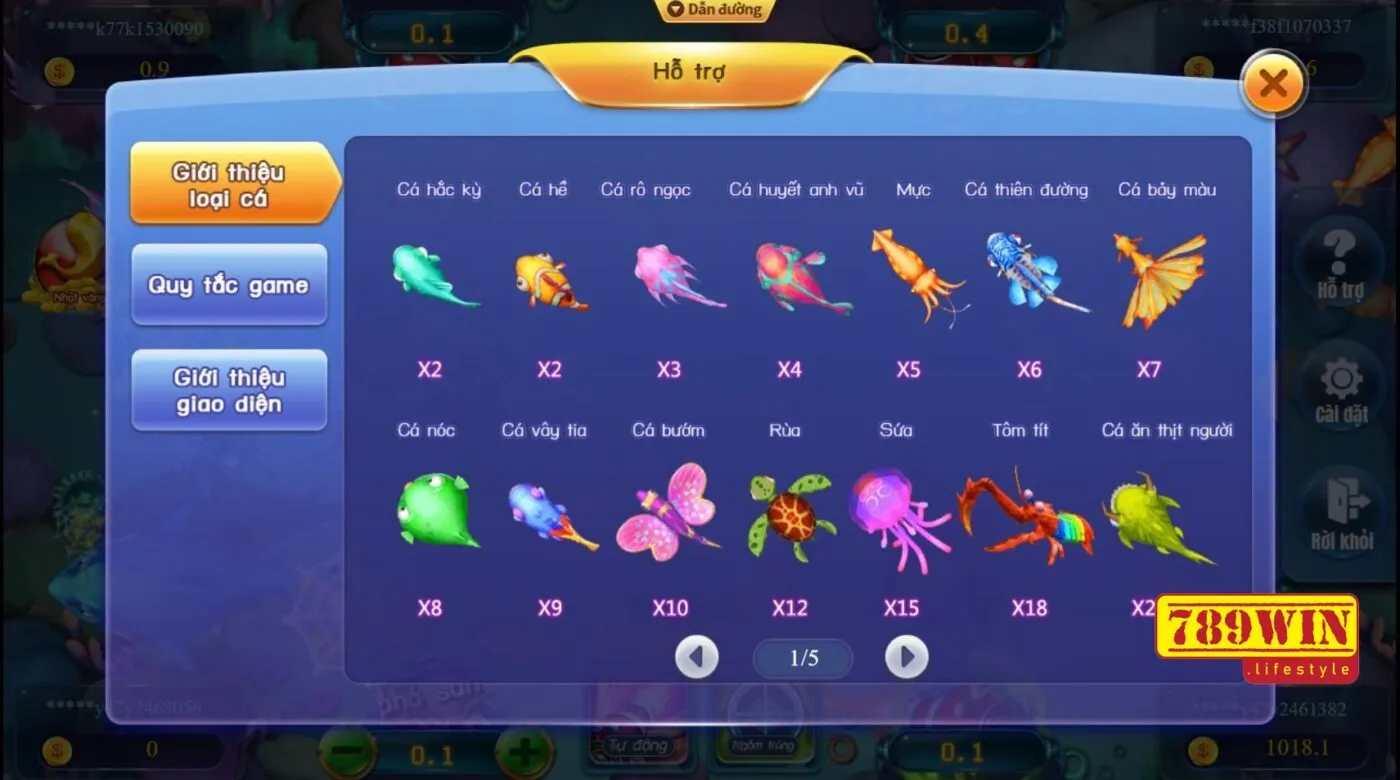Click the 1/5 page indicator
The height and width of the screenshot is (780, 1400).
(x=802, y=657)
